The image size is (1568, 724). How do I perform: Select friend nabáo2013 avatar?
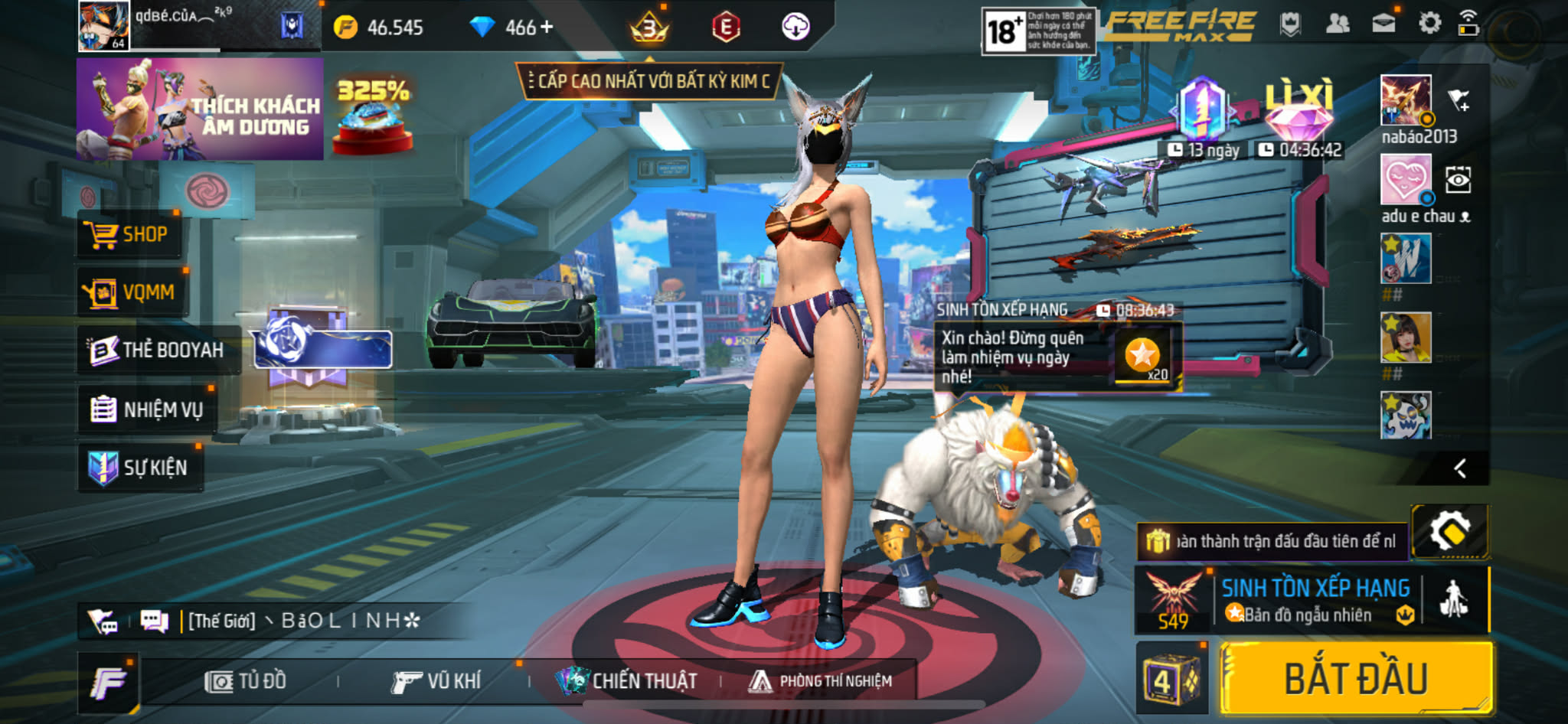[x=1405, y=100]
